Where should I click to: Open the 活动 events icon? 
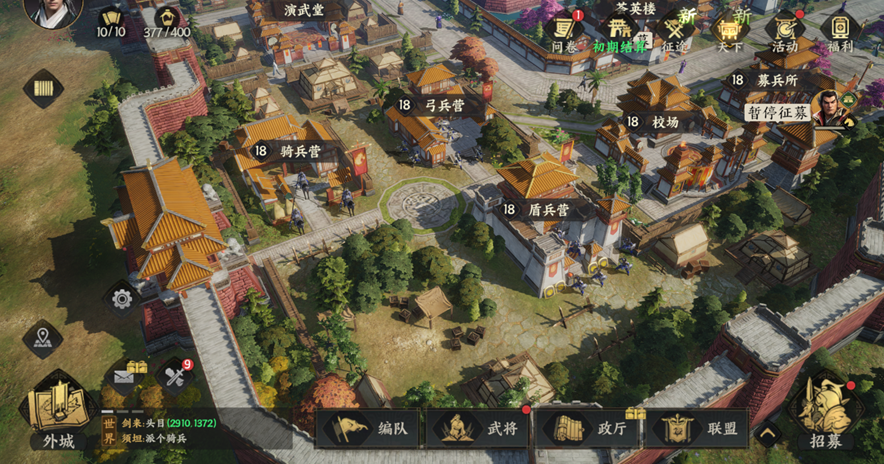[x=785, y=29]
